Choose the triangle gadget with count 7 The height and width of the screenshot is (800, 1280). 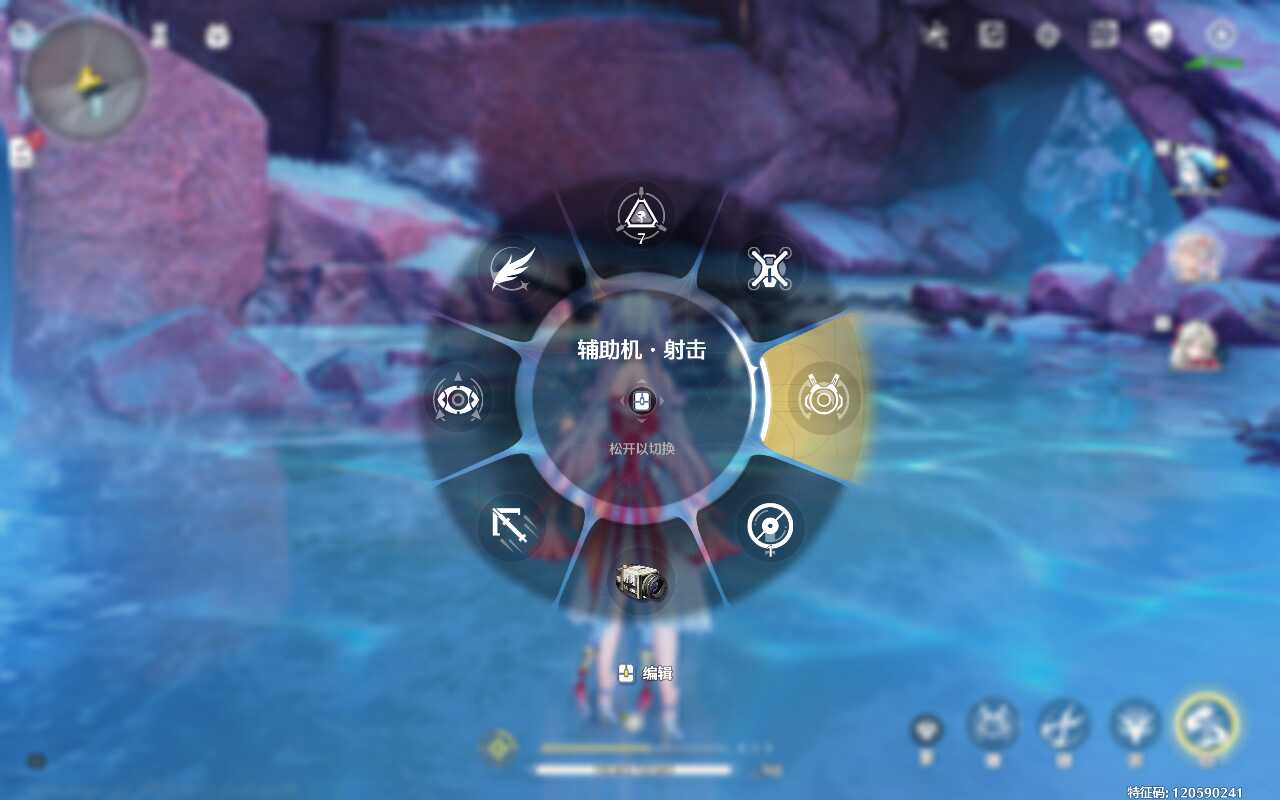(640, 214)
